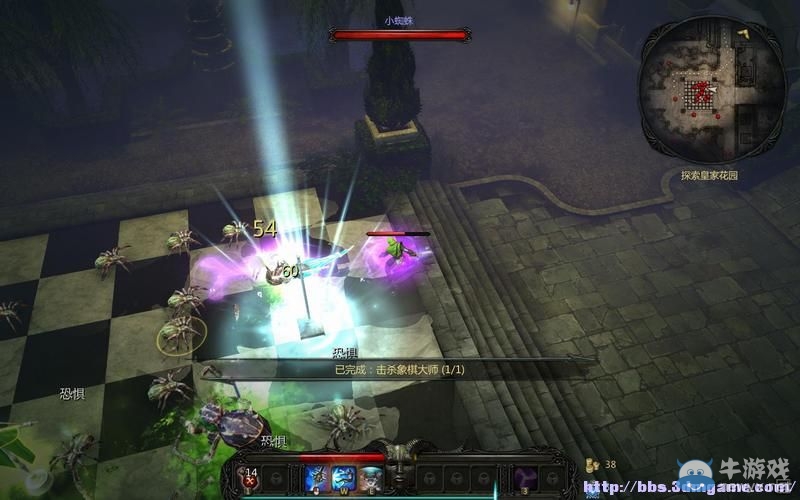
Task: Activate the pale creature skill on E
Action: click(370, 478)
